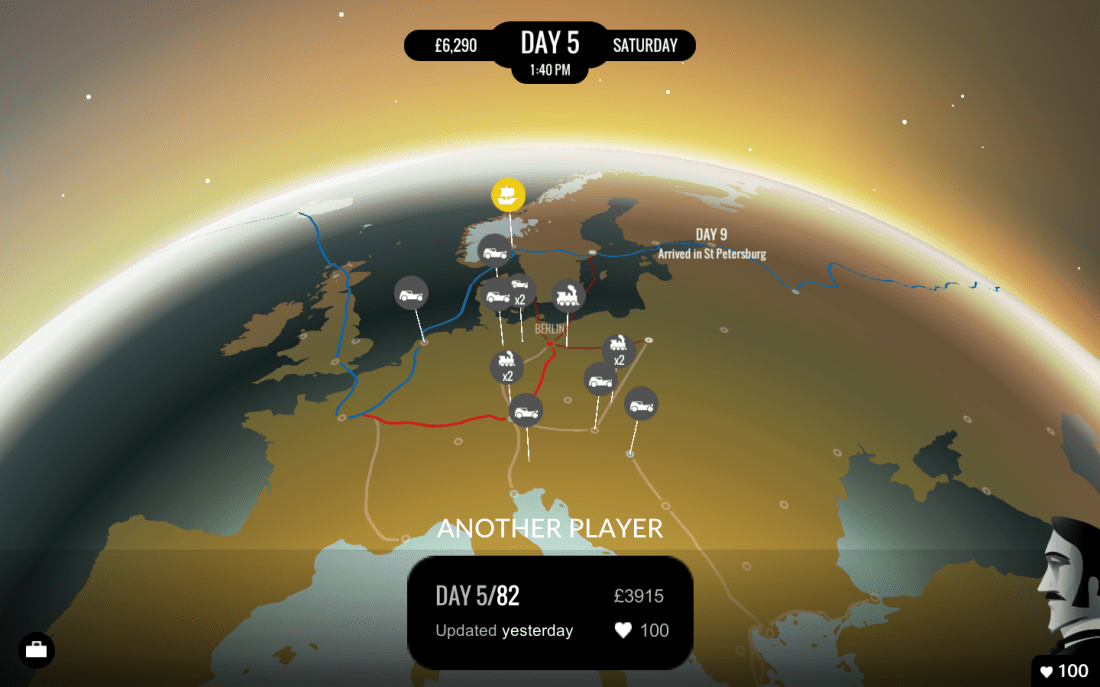
Task: Select the Berlin city node
Action: (550, 344)
